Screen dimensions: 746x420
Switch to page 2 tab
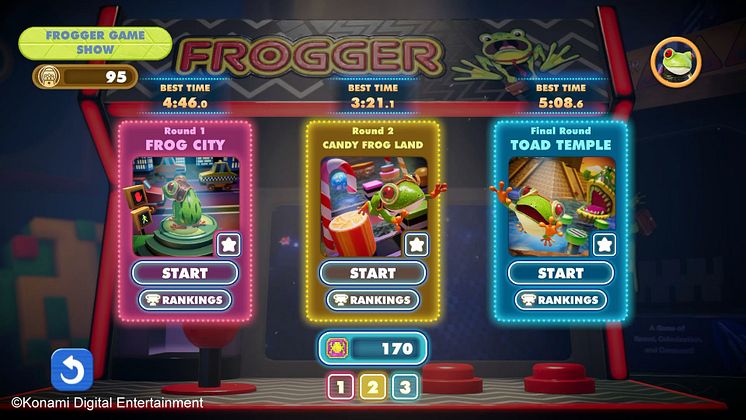coord(373,388)
